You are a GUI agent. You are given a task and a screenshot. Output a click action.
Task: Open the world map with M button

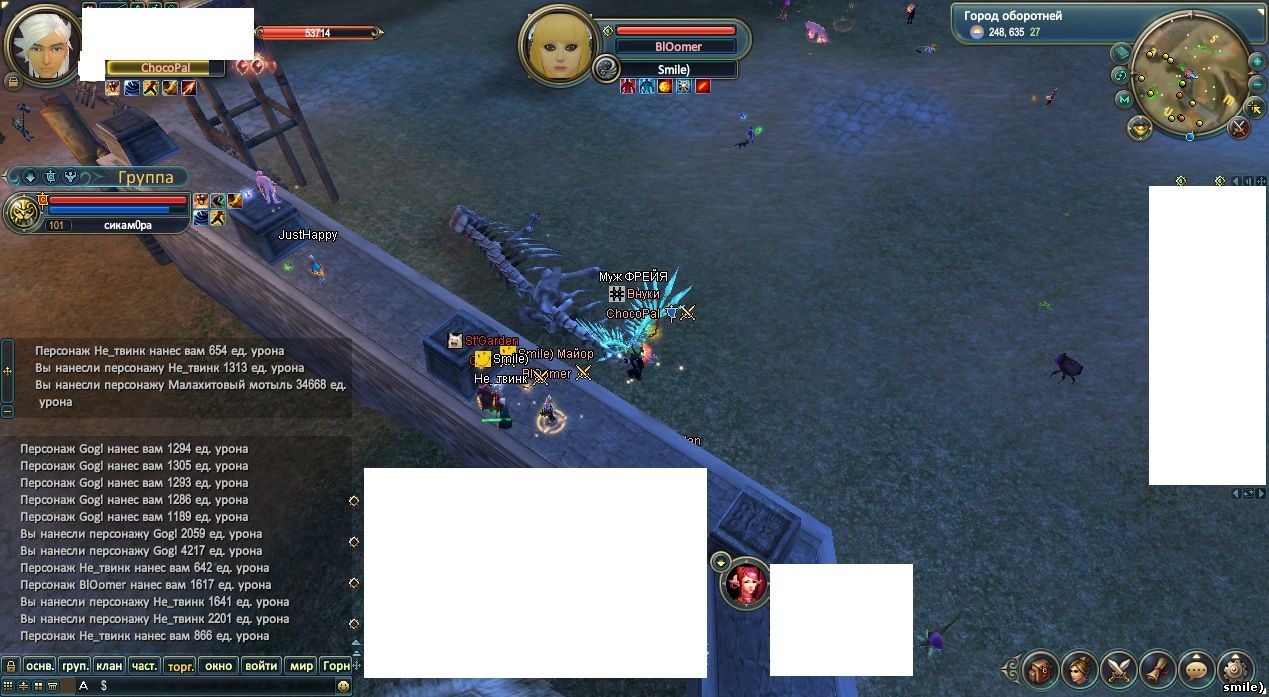[1124, 99]
